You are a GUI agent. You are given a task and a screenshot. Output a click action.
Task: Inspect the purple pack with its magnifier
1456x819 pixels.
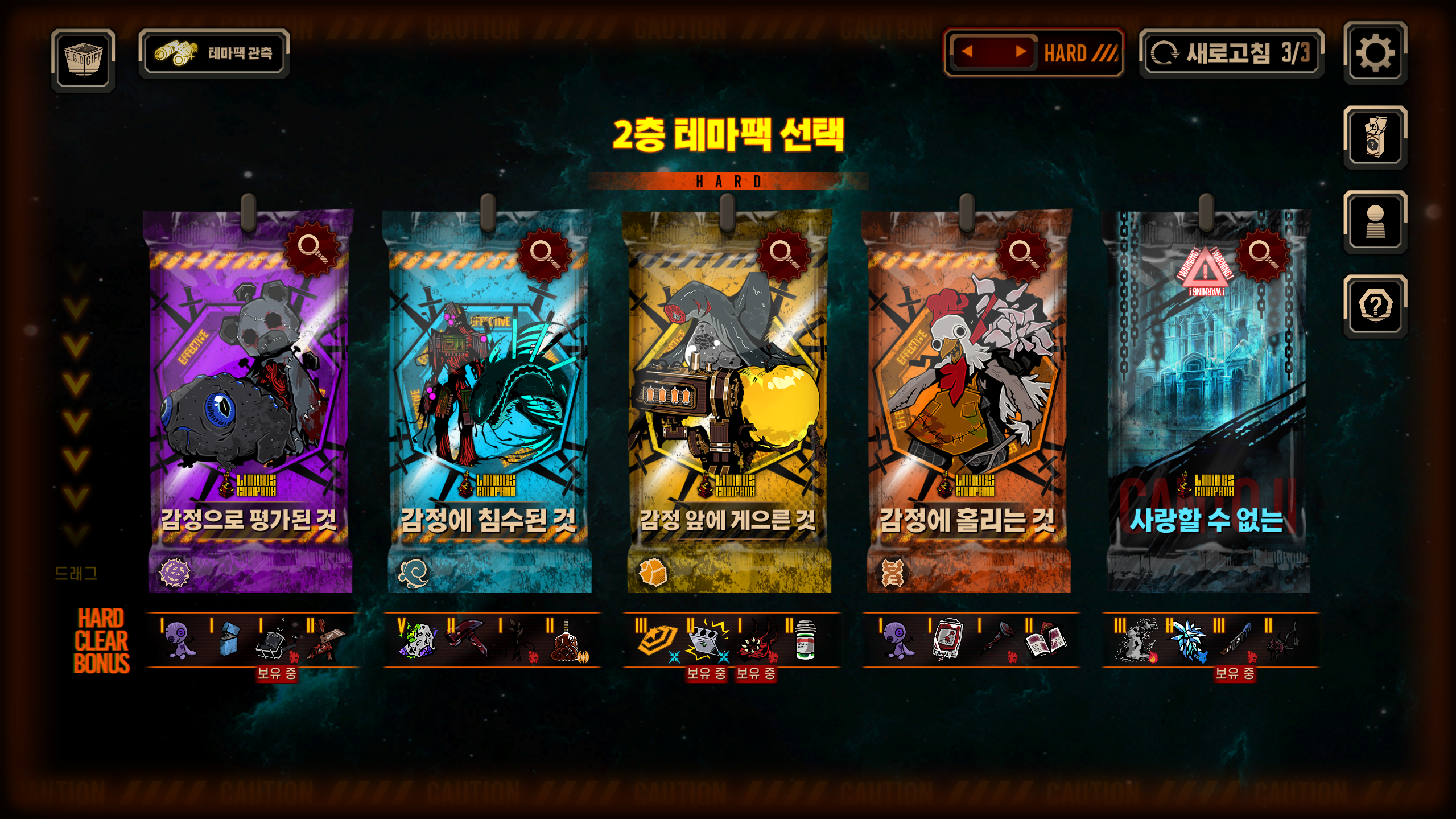click(x=311, y=248)
